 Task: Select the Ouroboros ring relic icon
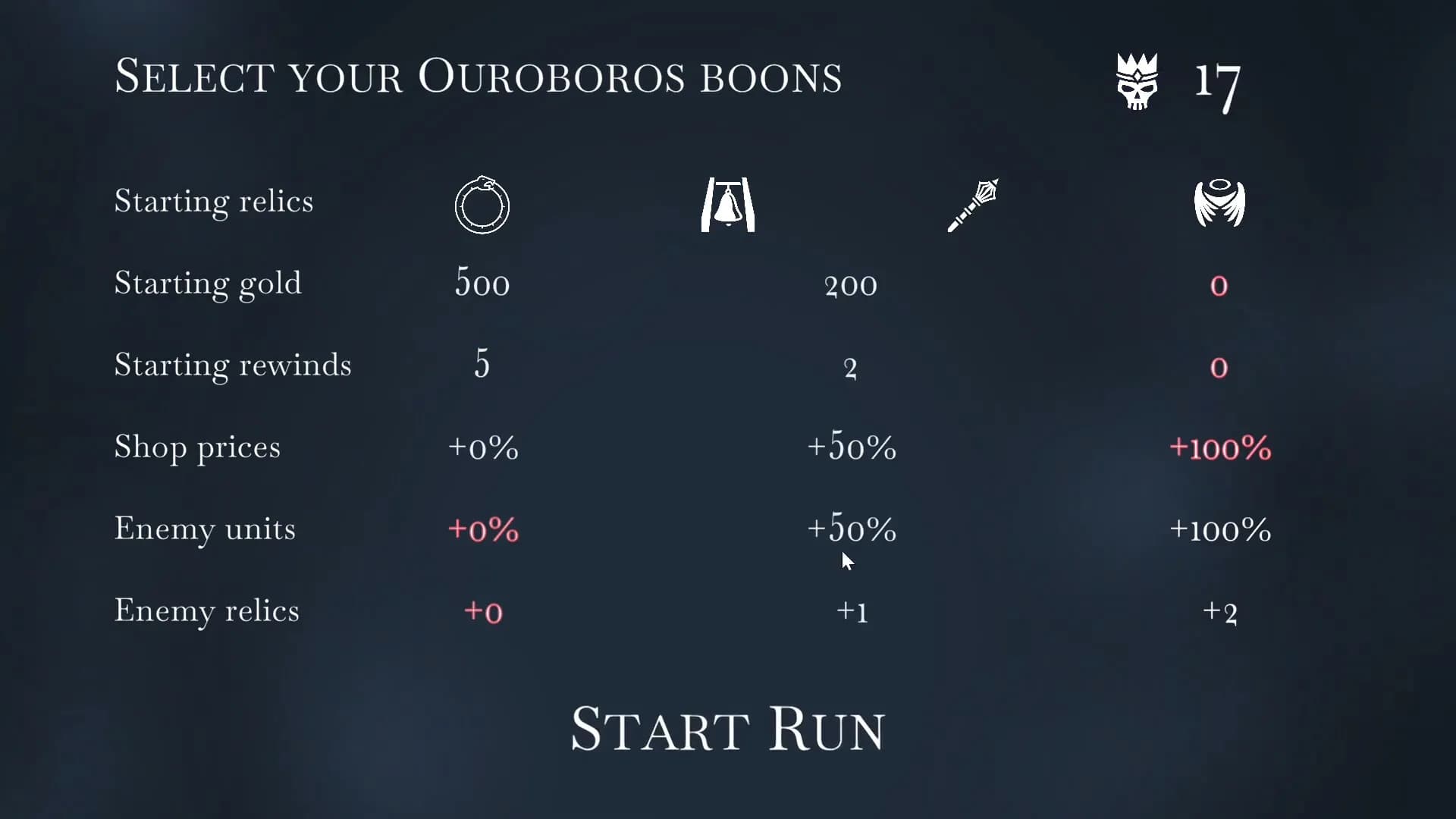click(x=482, y=205)
